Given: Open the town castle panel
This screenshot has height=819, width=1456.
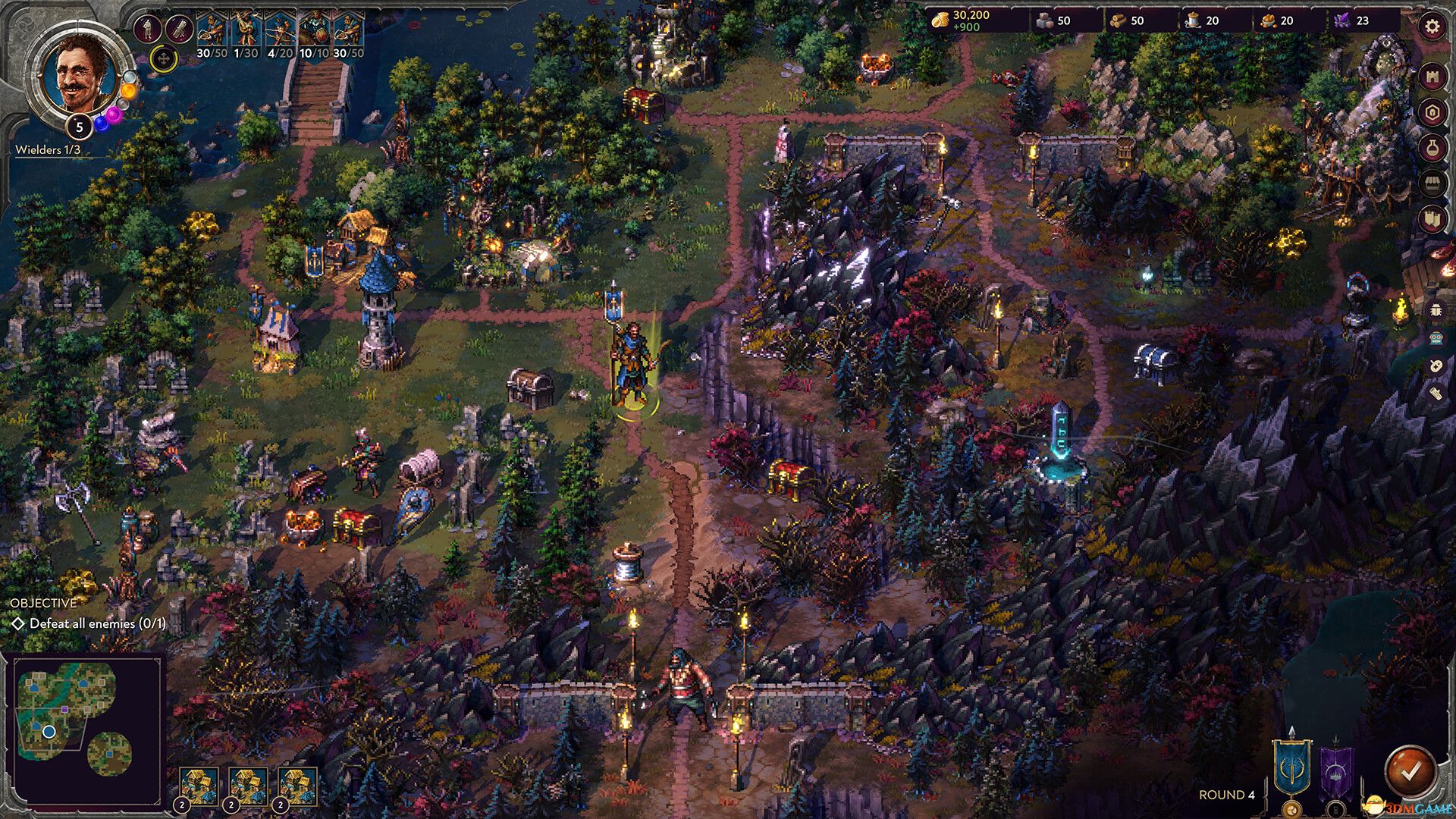Looking at the screenshot, I should [x=1432, y=76].
